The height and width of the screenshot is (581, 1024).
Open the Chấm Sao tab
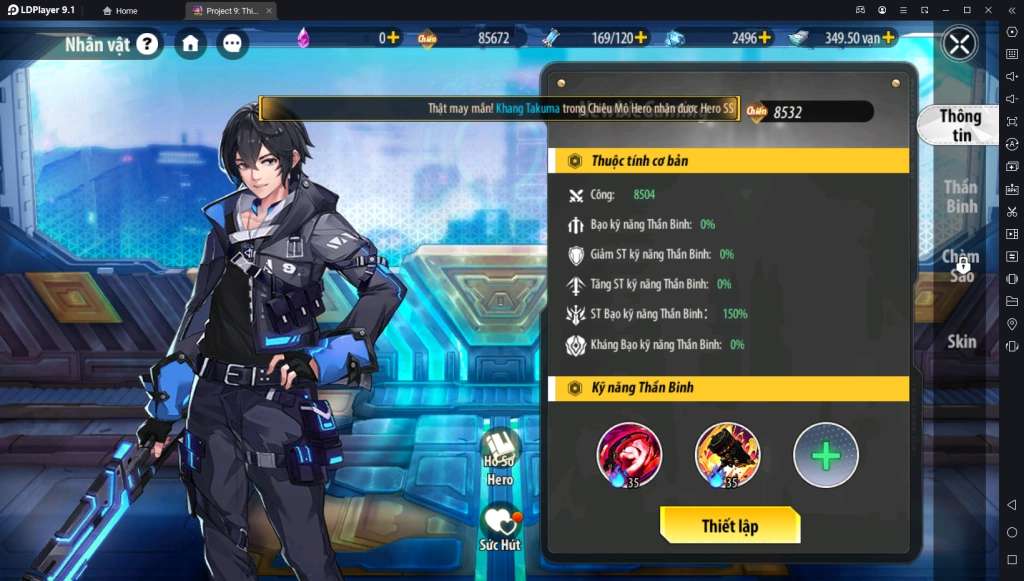960,266
